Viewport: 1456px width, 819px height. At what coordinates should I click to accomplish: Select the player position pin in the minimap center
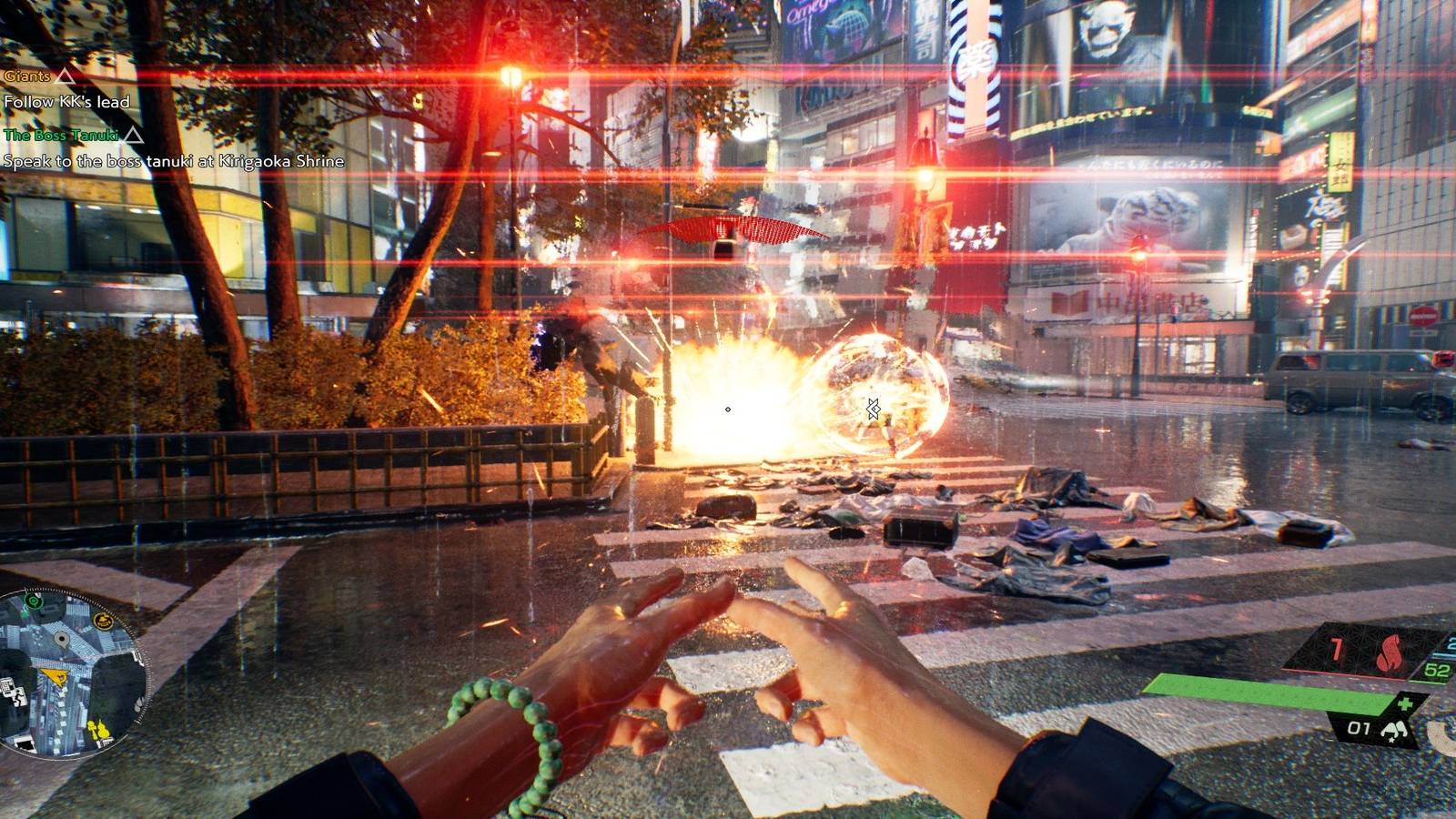coord(63,639)
